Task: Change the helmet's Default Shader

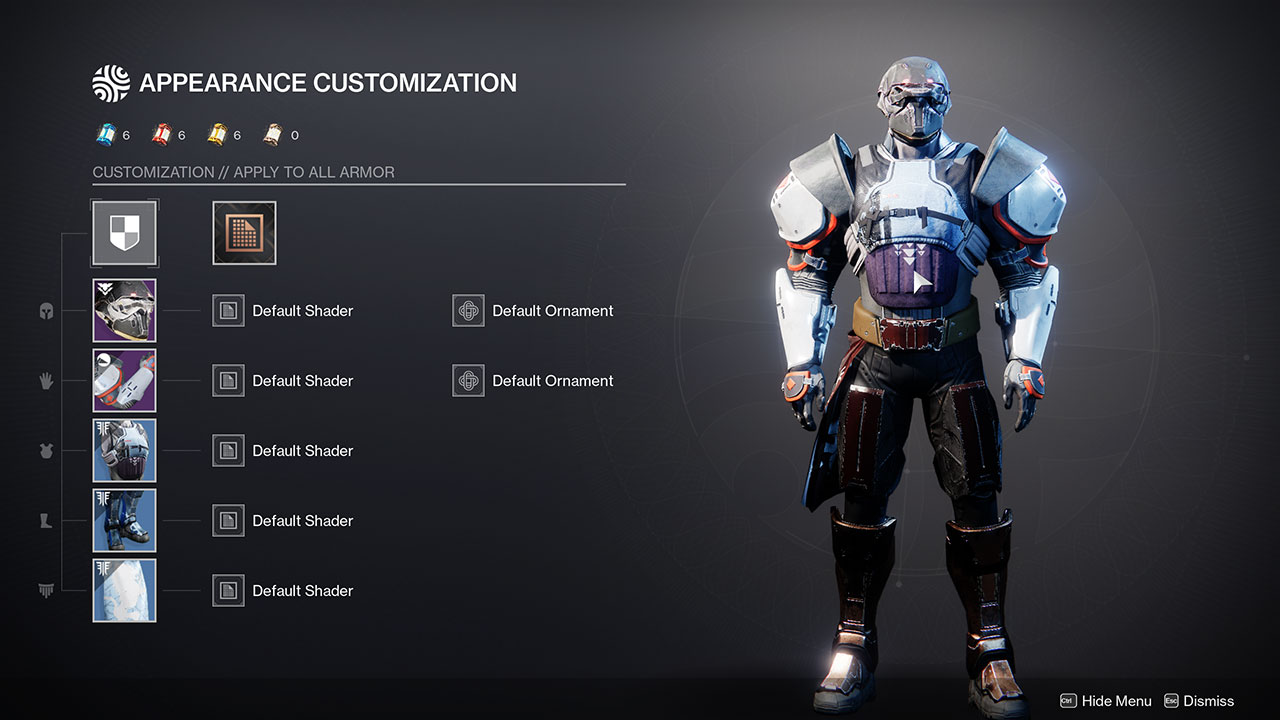Action: pyautogui.click(x=229, y=311)
